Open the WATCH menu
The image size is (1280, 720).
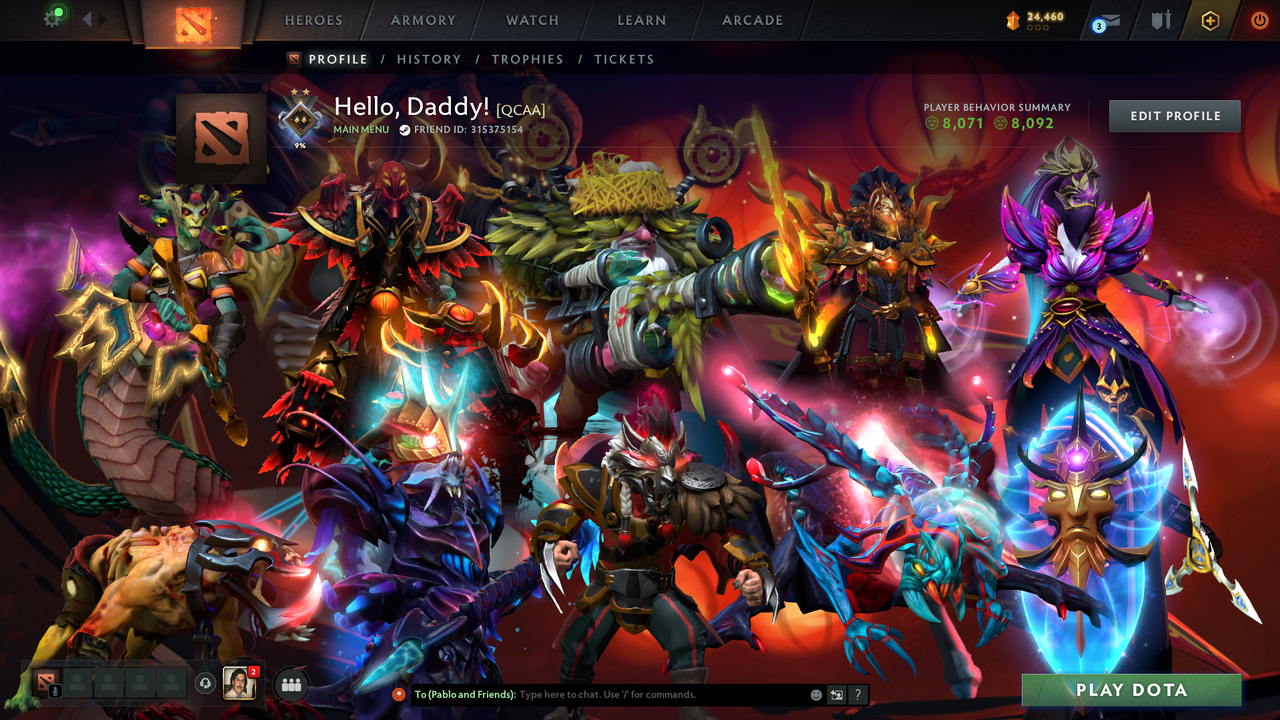pyautogui.click(x=531, y=20)
